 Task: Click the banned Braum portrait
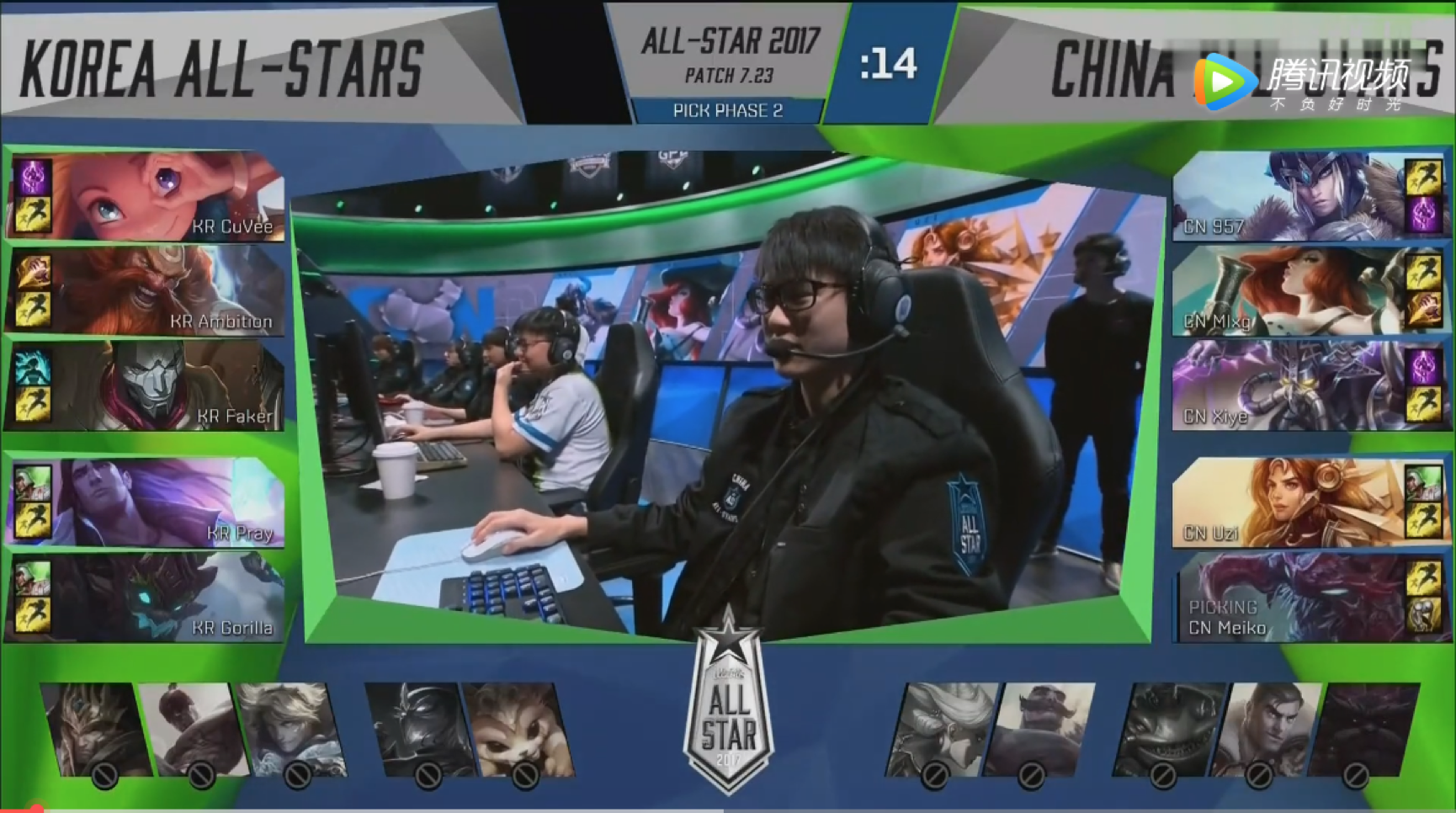point(1038,729)
